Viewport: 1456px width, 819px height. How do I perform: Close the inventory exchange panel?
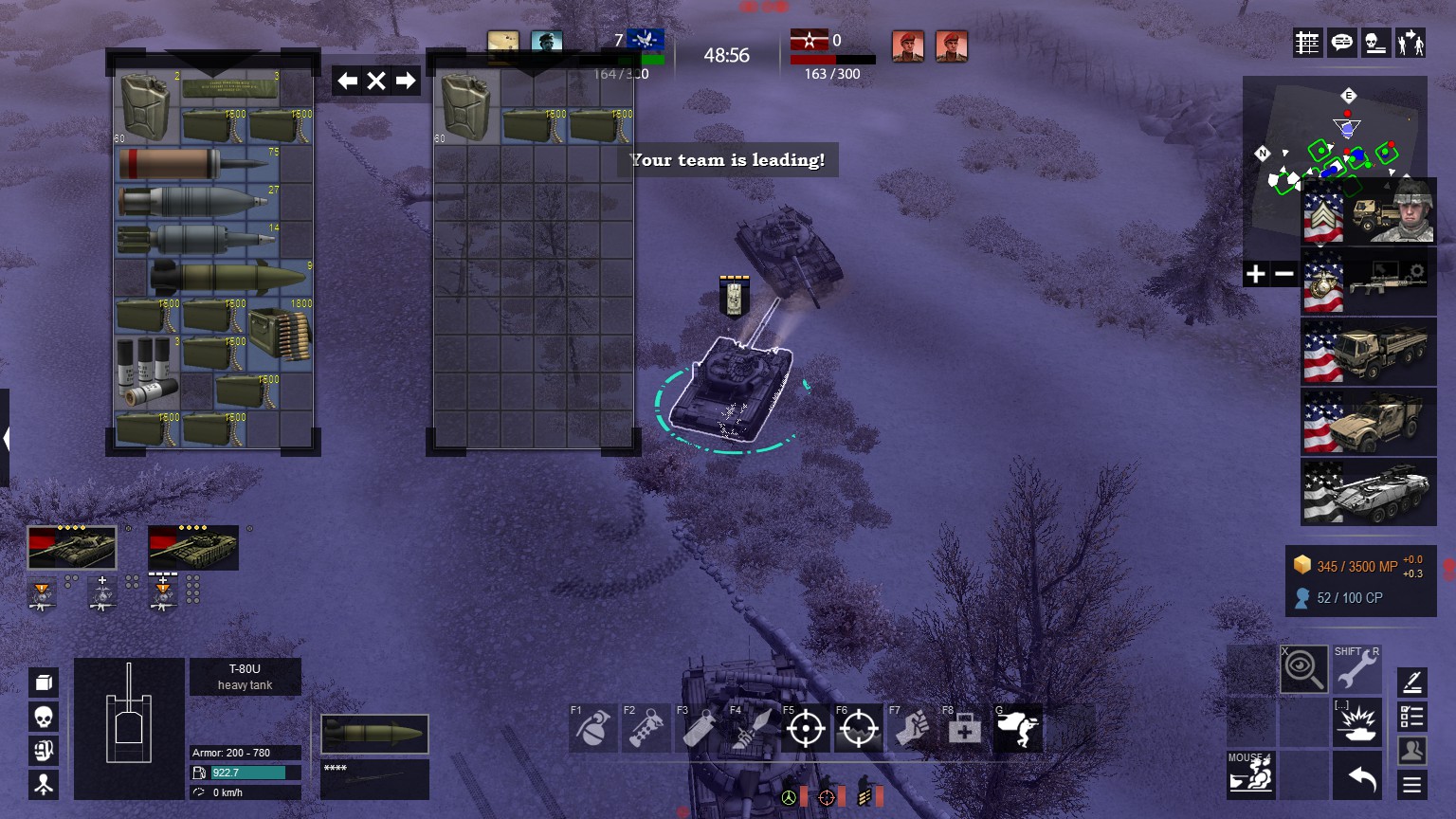(x=376, y=81)
